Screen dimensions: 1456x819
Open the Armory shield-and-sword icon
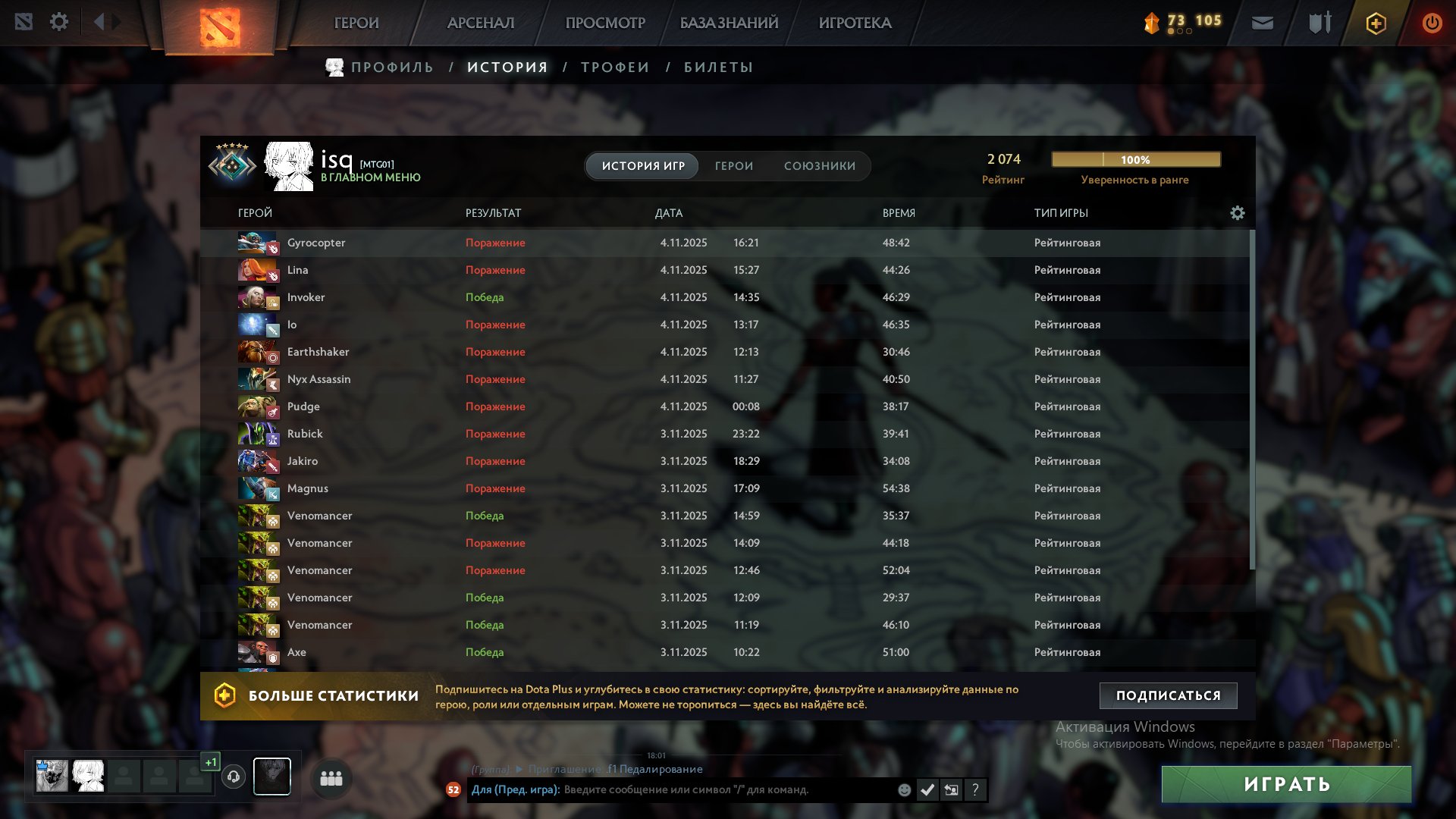click(1319, 23)
